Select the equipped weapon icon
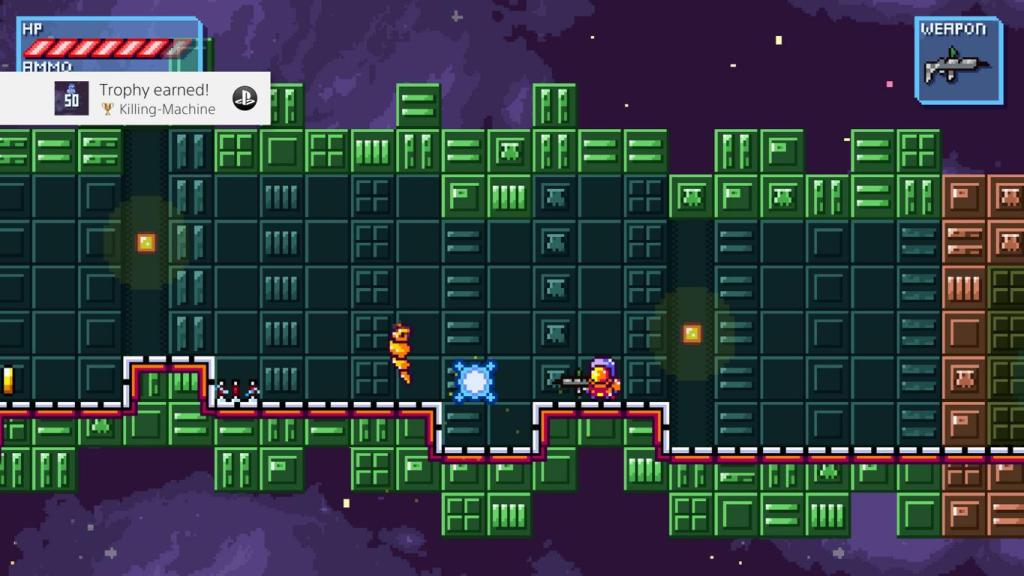Screen dimensions: 1024x576 coord(958,68)
